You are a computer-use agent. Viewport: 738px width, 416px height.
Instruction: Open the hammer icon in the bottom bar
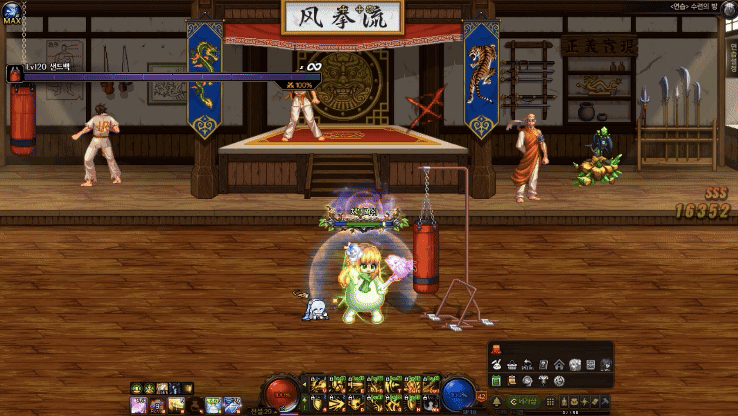(605, 402)
